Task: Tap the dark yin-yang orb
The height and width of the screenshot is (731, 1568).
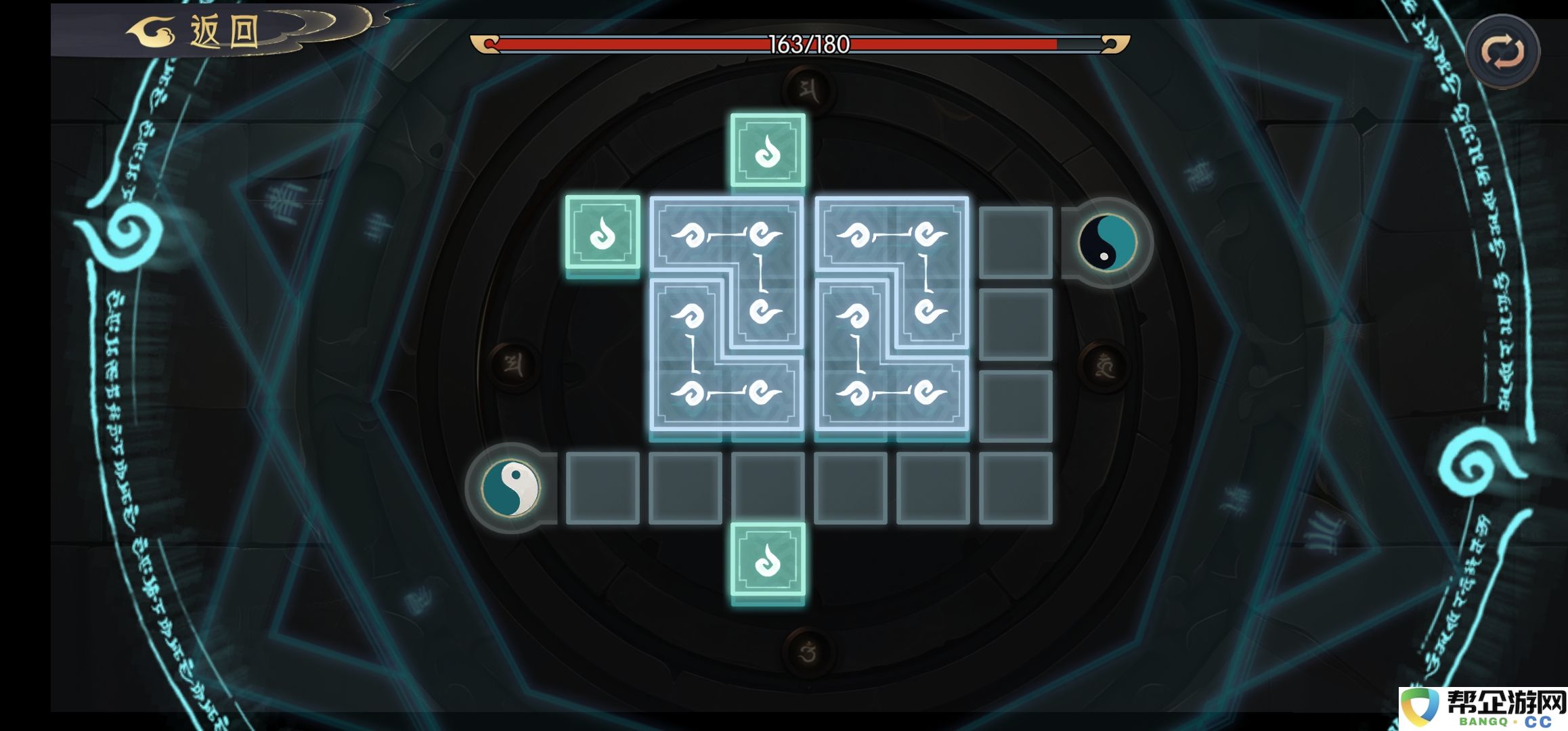Action: (1107, 242)
